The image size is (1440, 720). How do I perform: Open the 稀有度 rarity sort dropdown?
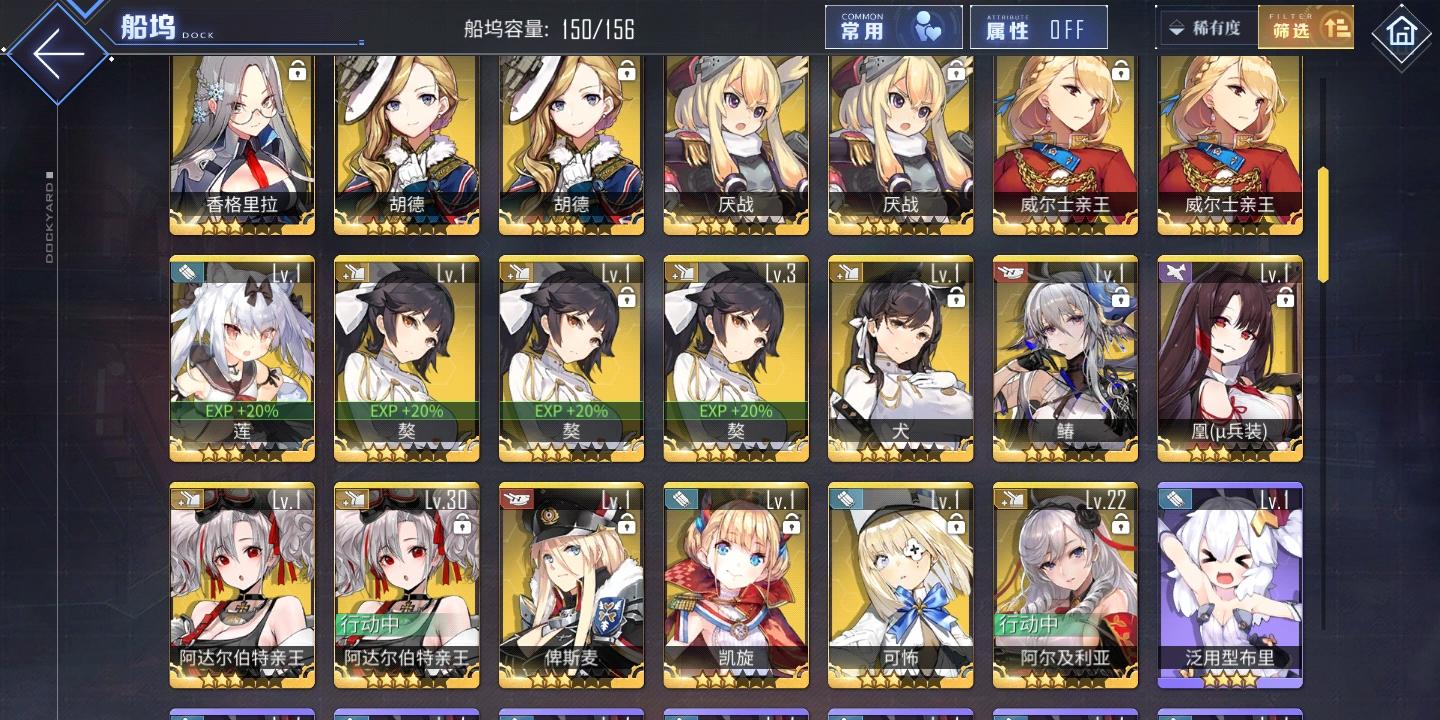(x=1203, y=27)
